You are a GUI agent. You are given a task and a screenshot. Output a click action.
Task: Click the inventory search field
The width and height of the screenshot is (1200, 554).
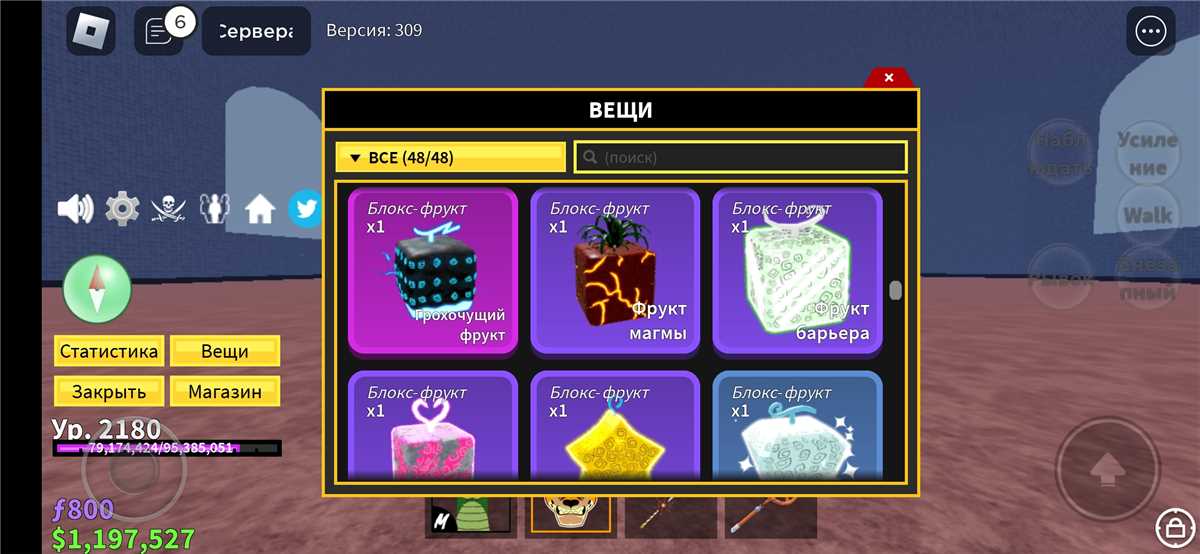(x=740, y=158)
